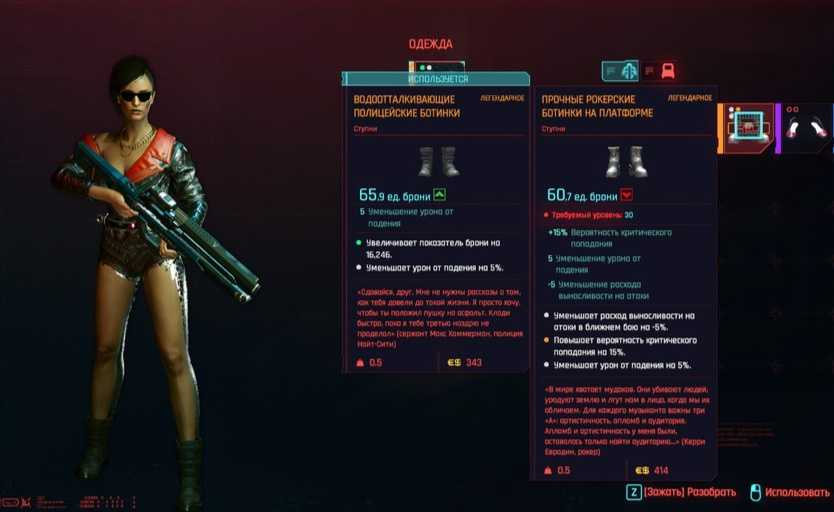Click the red icon above the tooltip
This screenshot has width=834, height=512.
click(x=667, y=70)
